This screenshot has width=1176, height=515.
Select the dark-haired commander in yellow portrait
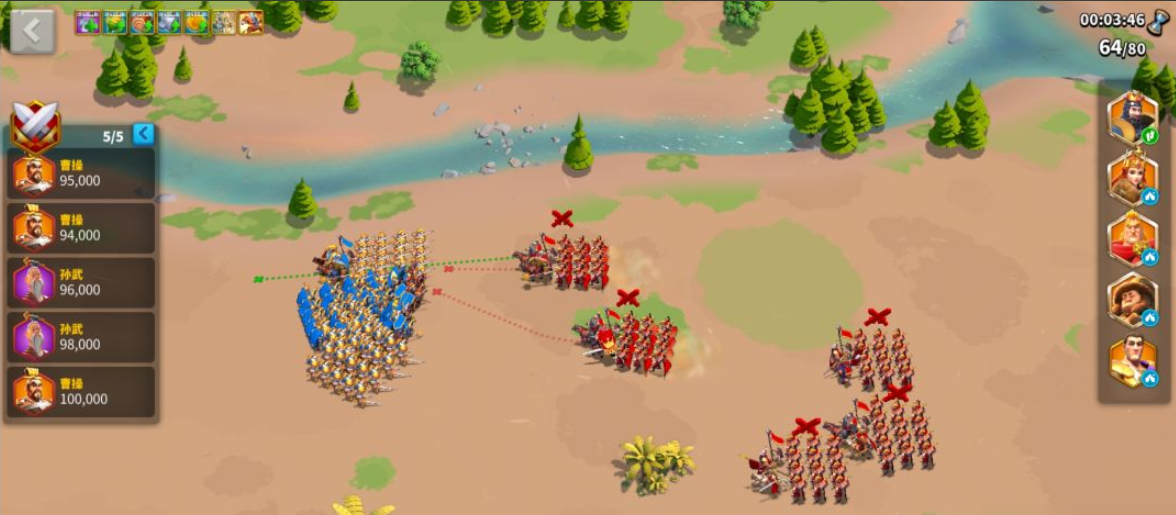[x=1132, y=361]
